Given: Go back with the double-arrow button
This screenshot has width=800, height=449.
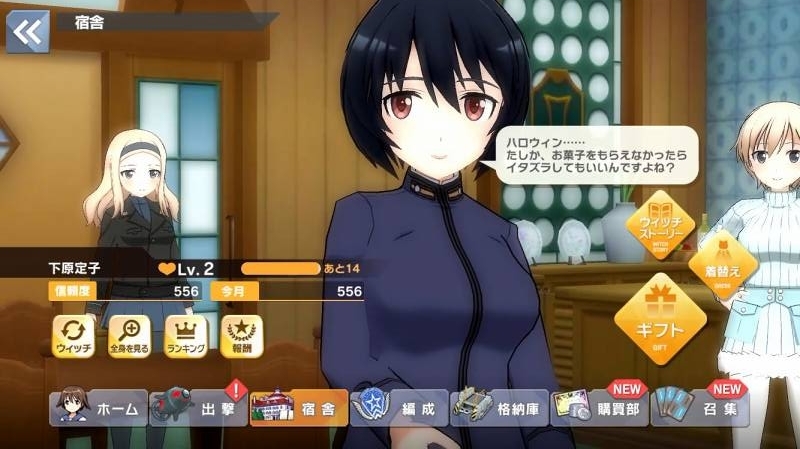Looking at the screenshot, I should (27, 31).
